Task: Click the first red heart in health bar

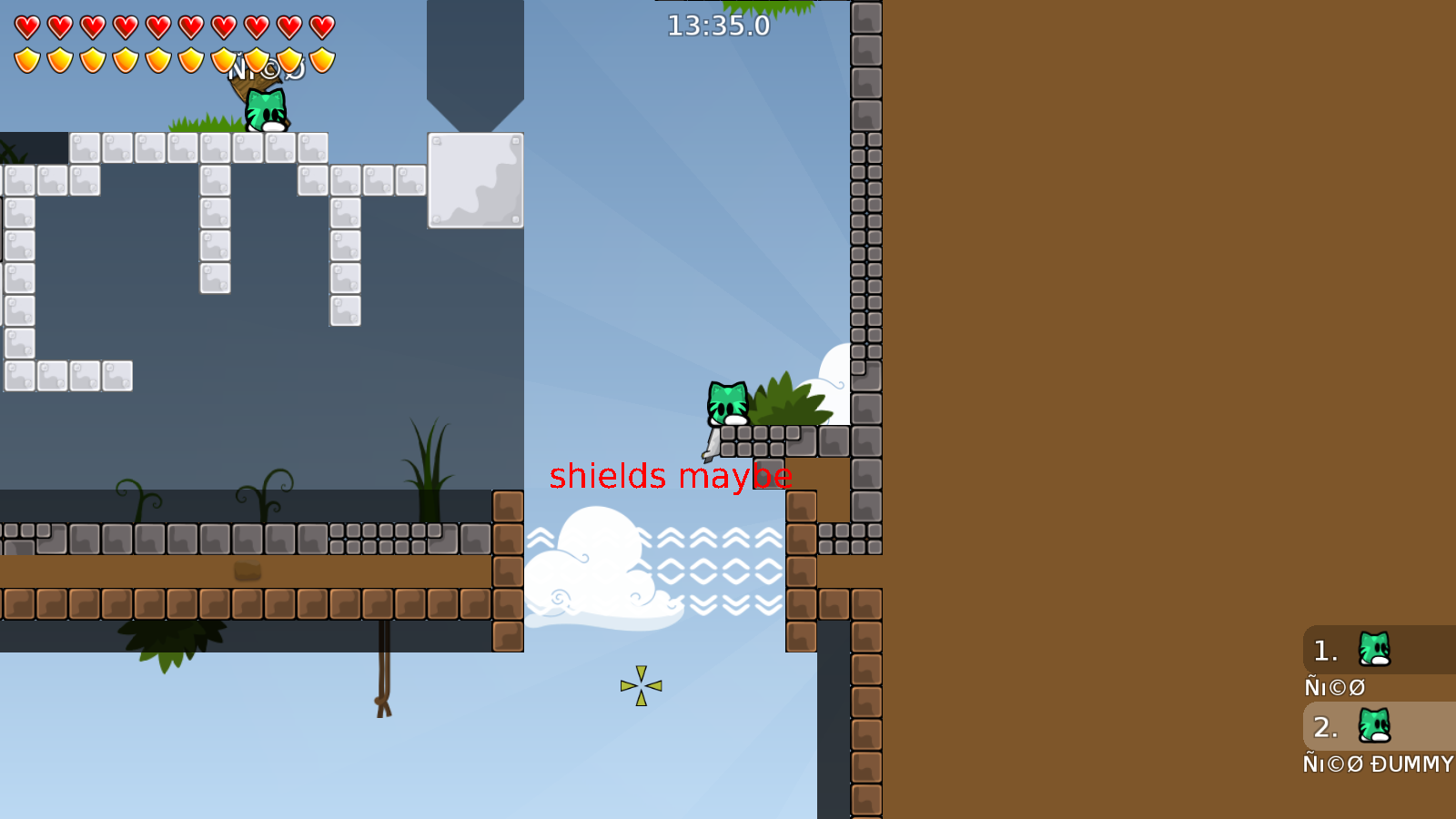Action: point(27,26)
